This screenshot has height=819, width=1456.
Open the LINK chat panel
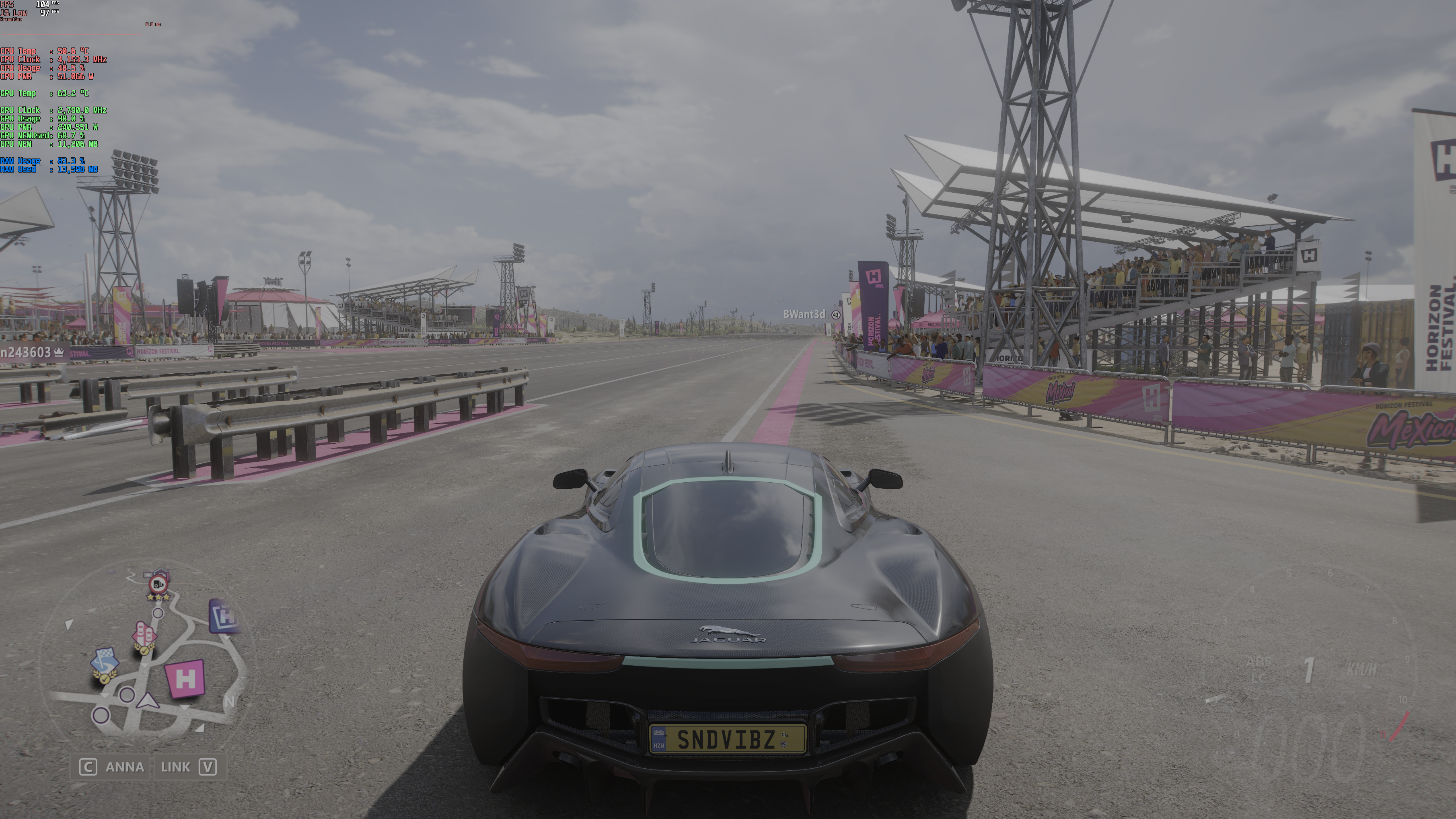click(x=188, y=767)
